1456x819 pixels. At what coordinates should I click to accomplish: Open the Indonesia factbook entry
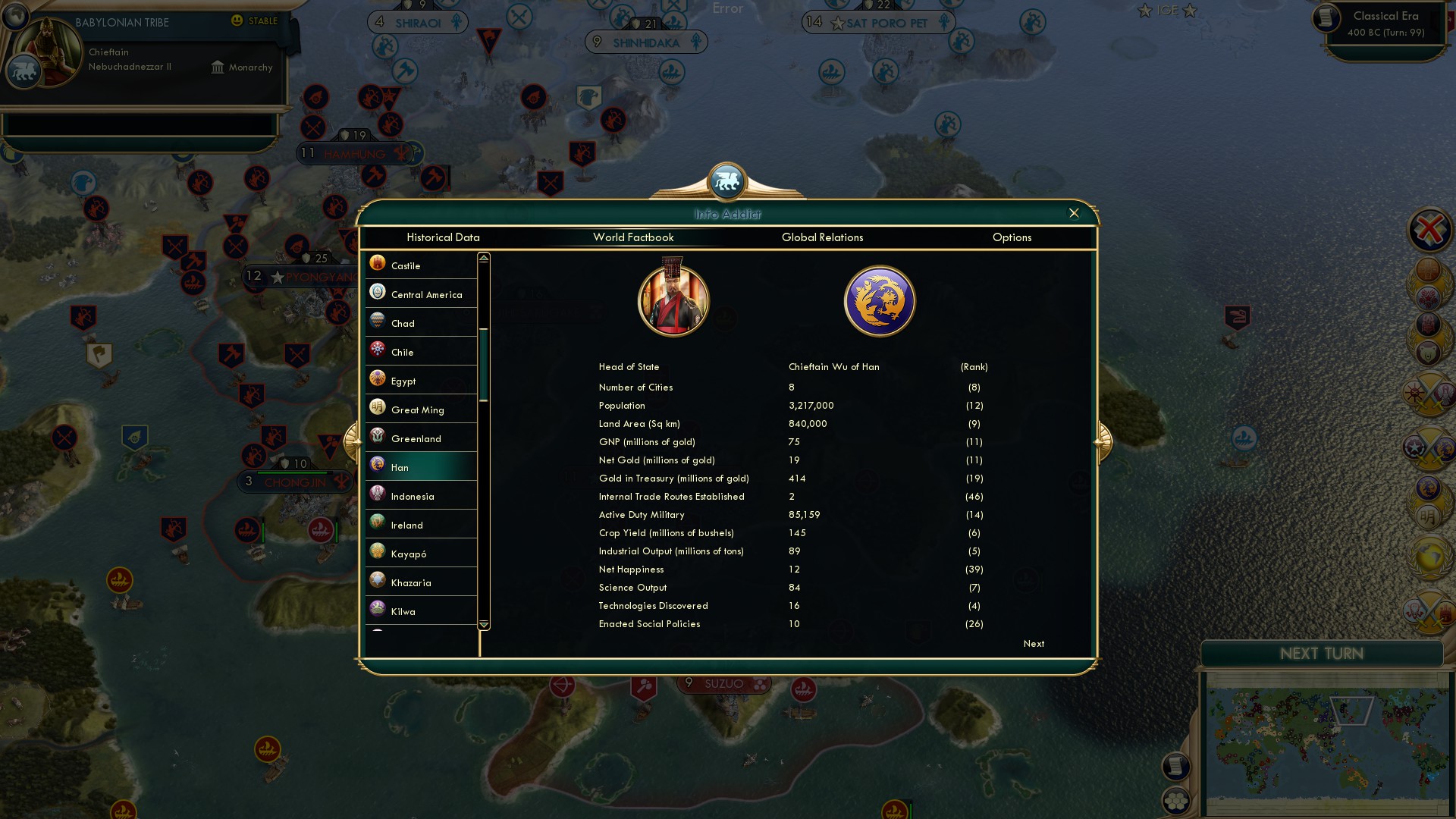[x=421, y=495]
